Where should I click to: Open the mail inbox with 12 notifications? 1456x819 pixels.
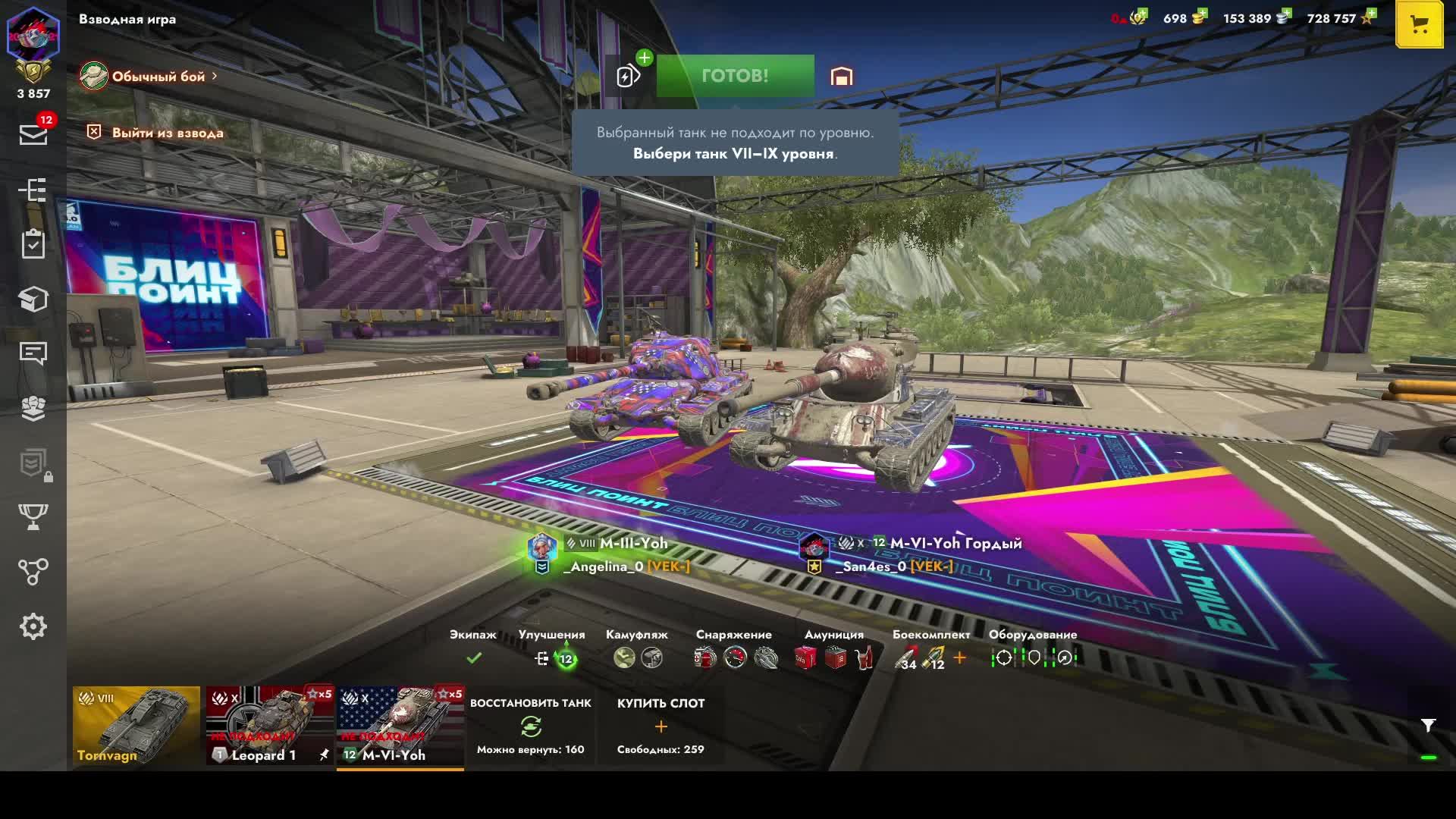[33, 134]
